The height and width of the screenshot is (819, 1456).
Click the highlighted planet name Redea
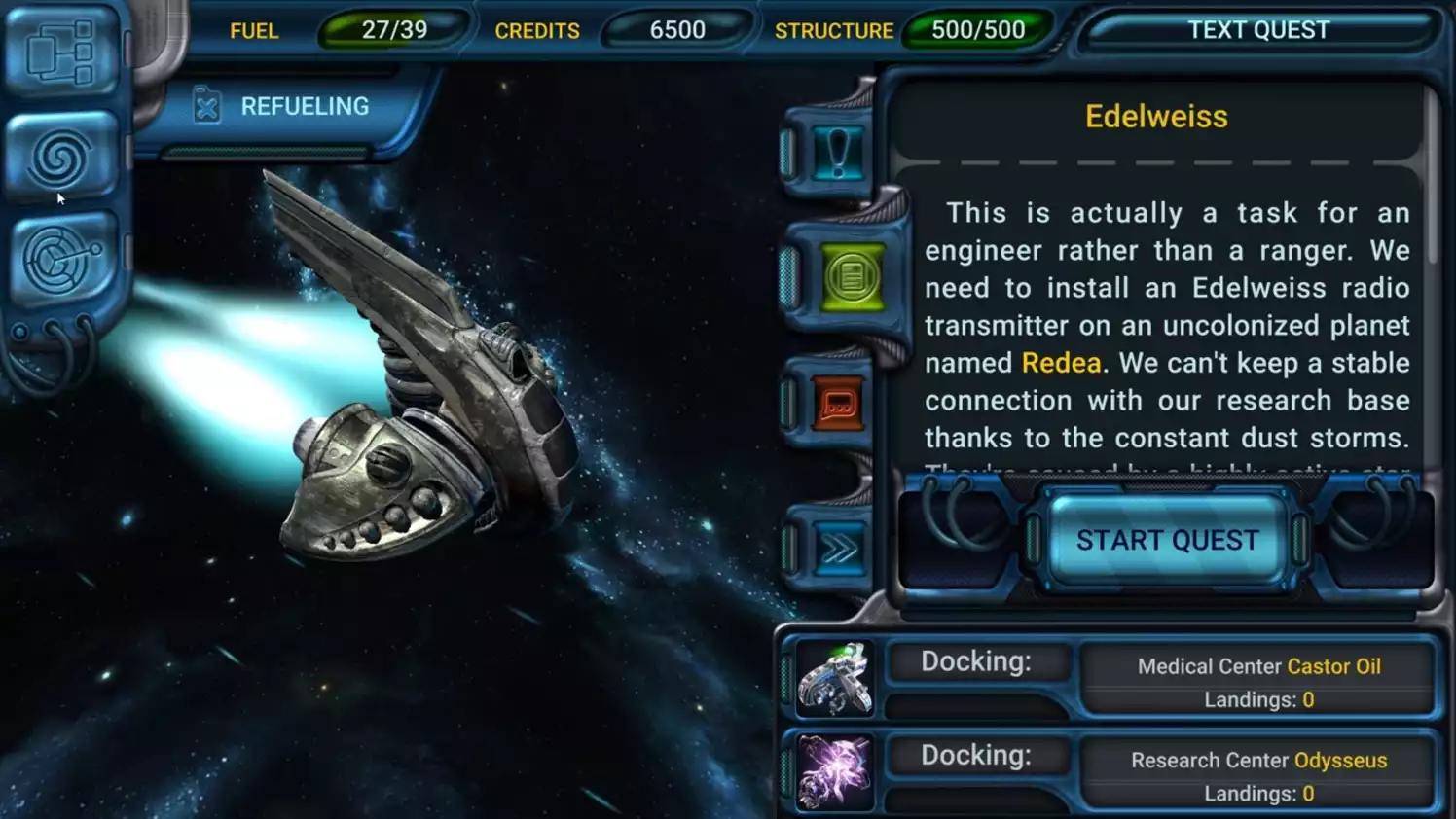[x=1060, y=363]
